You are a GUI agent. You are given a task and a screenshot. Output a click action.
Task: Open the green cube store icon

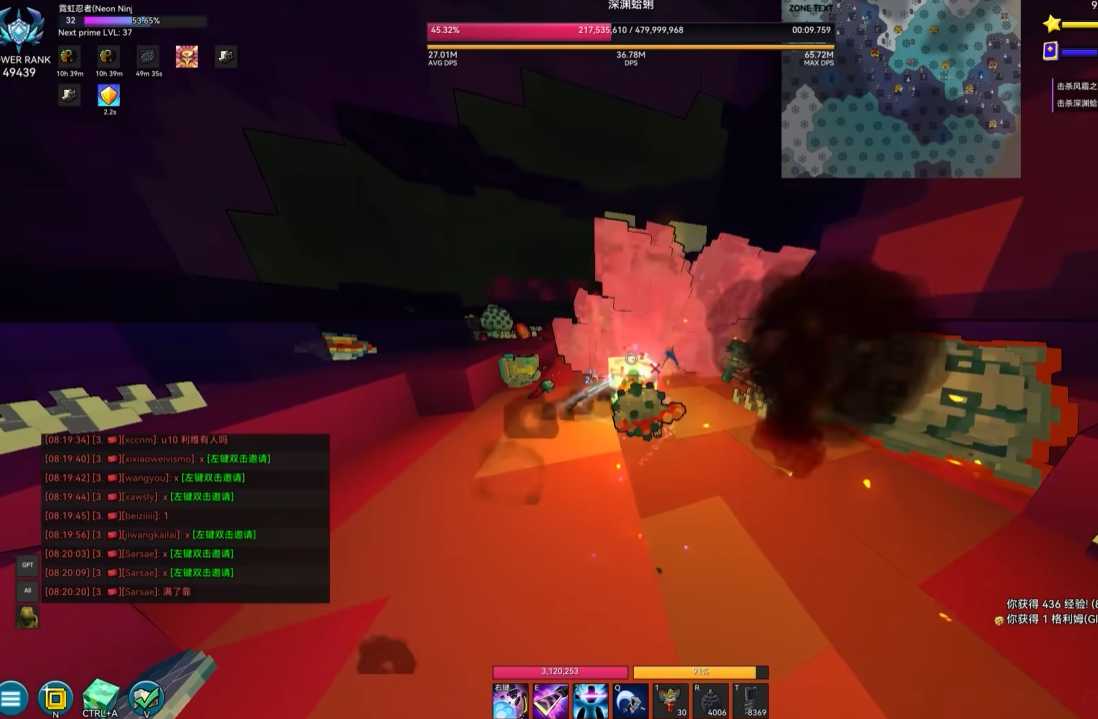tap(100, 696)
